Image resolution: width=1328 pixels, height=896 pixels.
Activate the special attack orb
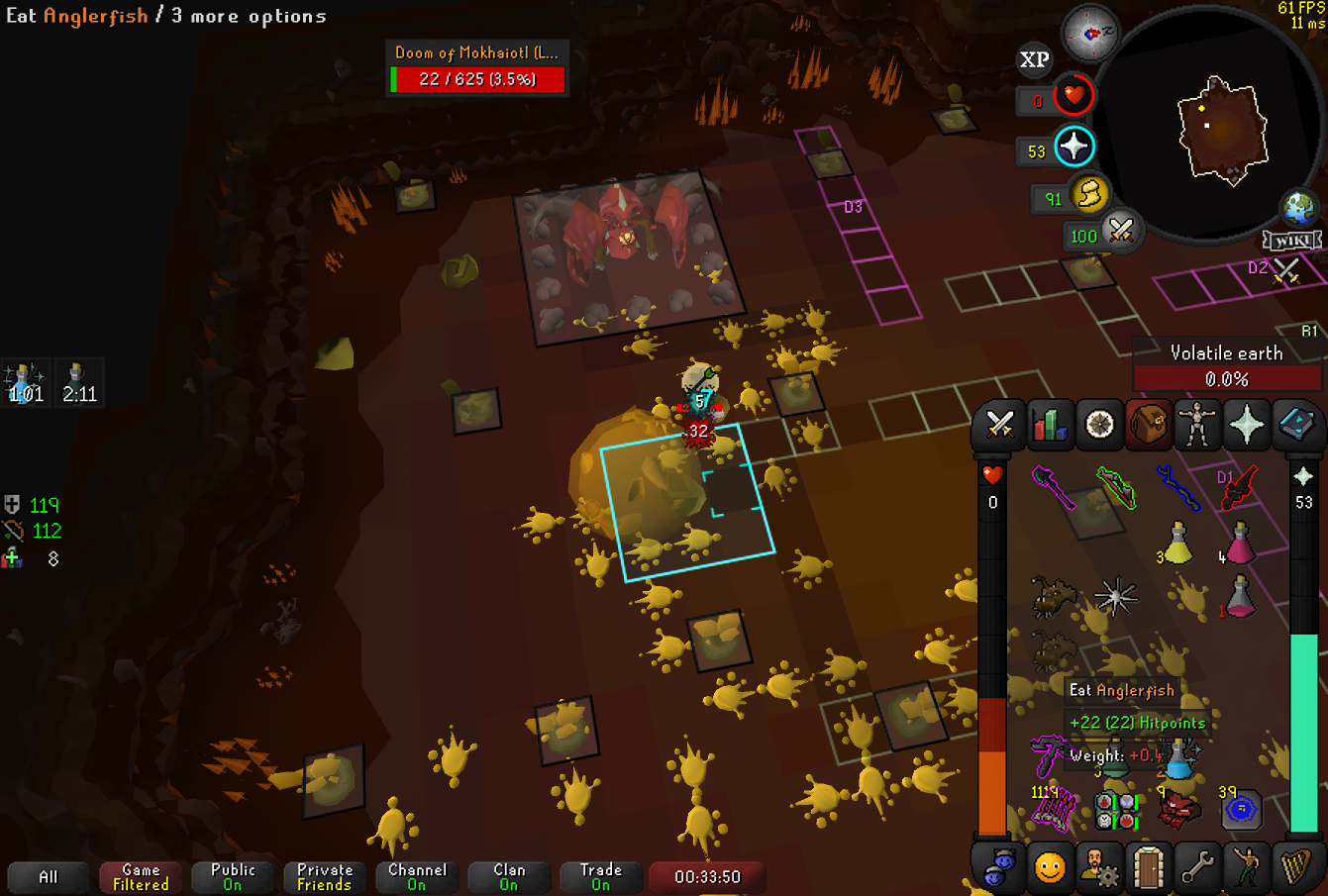[1120, 232]
